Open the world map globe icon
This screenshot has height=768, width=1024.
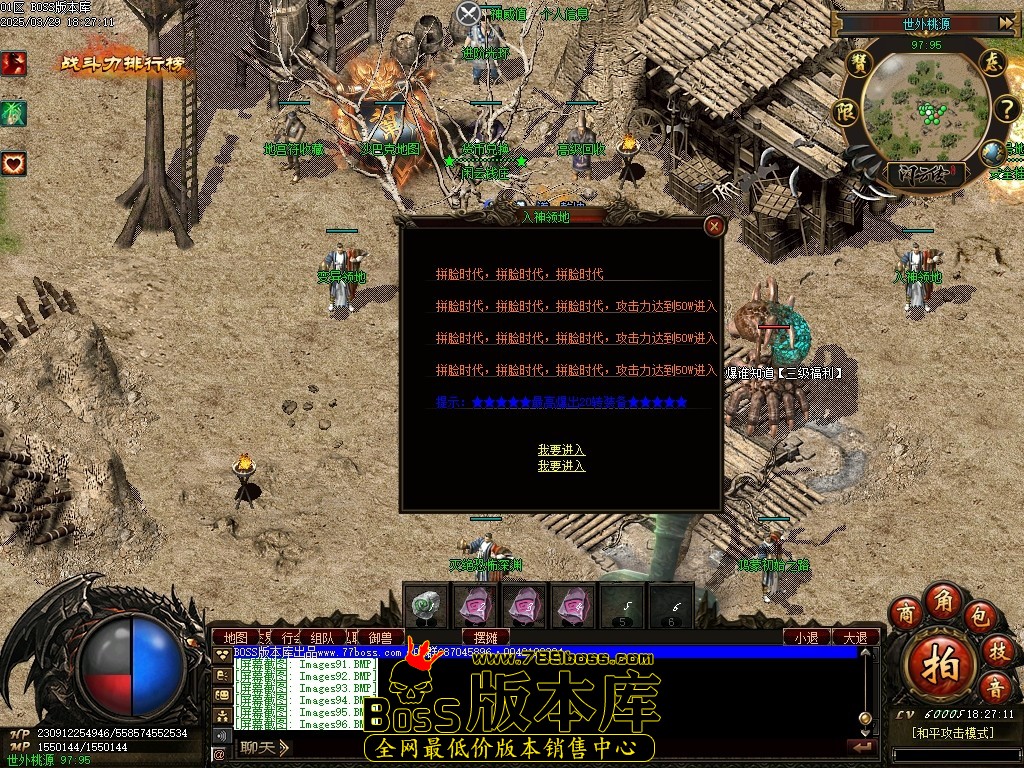click(993, 153)
